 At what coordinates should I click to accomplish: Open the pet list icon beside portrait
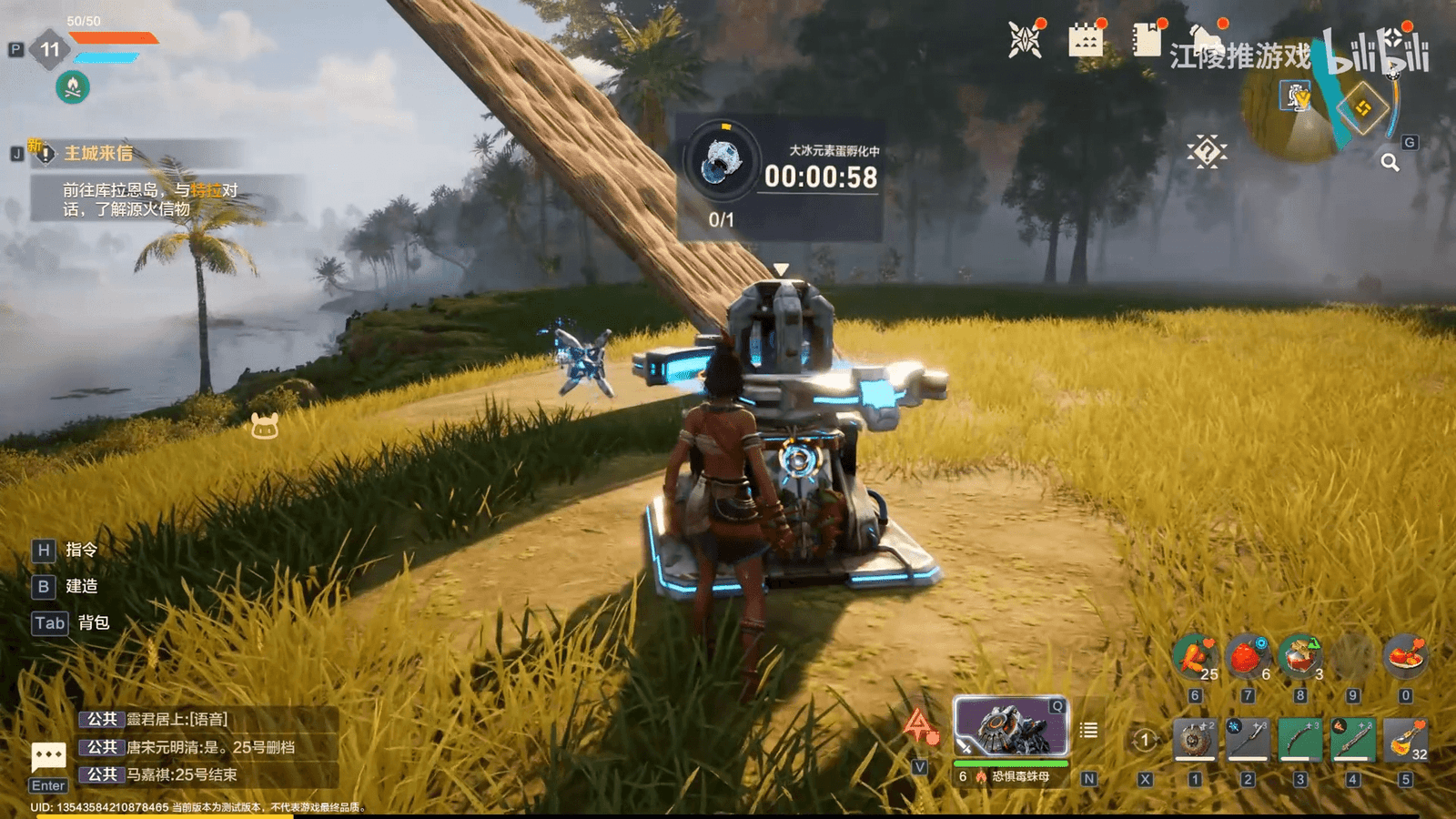pyautogui.click(x=1088, y=730)
